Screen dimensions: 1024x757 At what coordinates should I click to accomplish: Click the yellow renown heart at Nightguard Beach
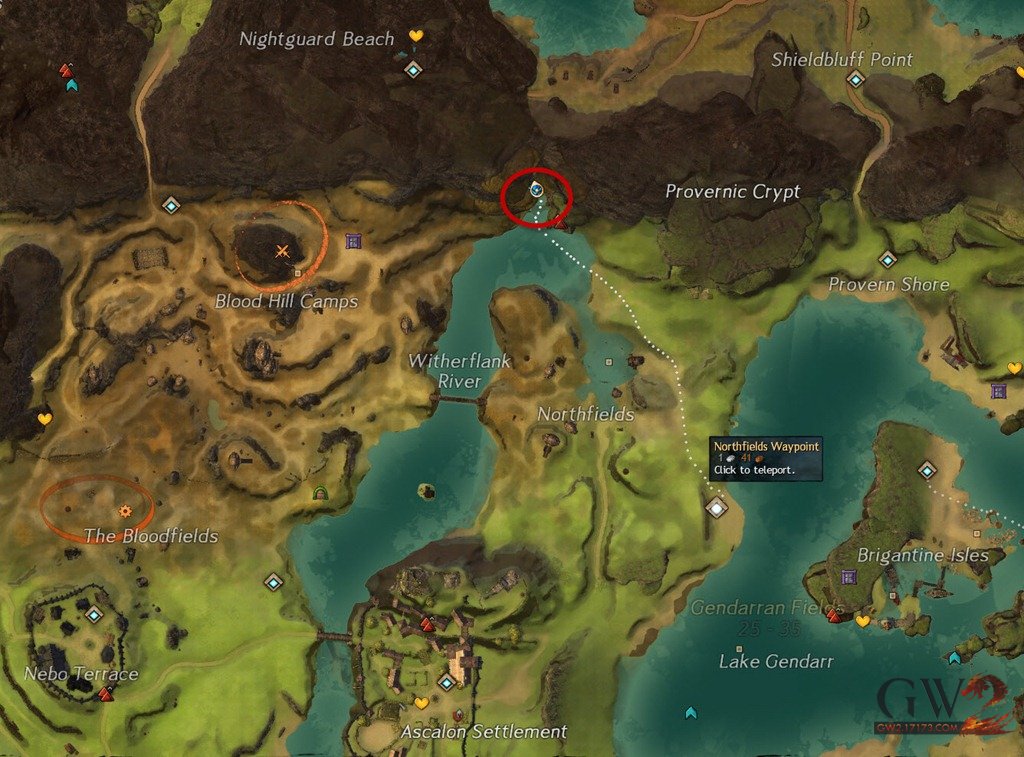coord(416,37)
